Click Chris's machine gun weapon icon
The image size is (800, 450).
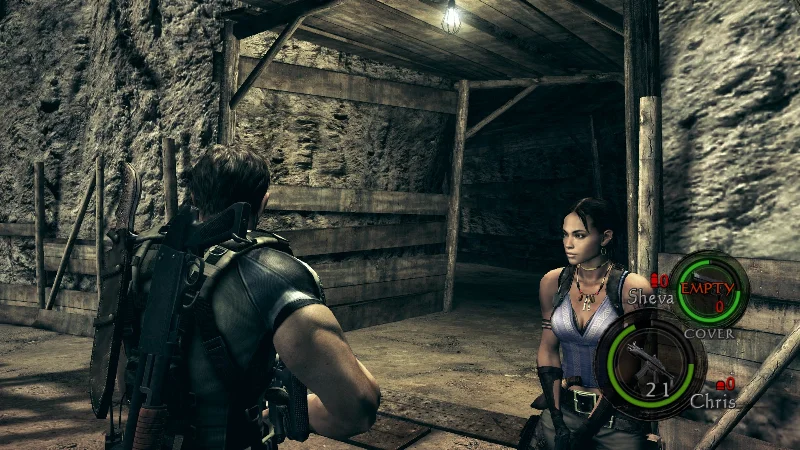(x=650, y=360)
